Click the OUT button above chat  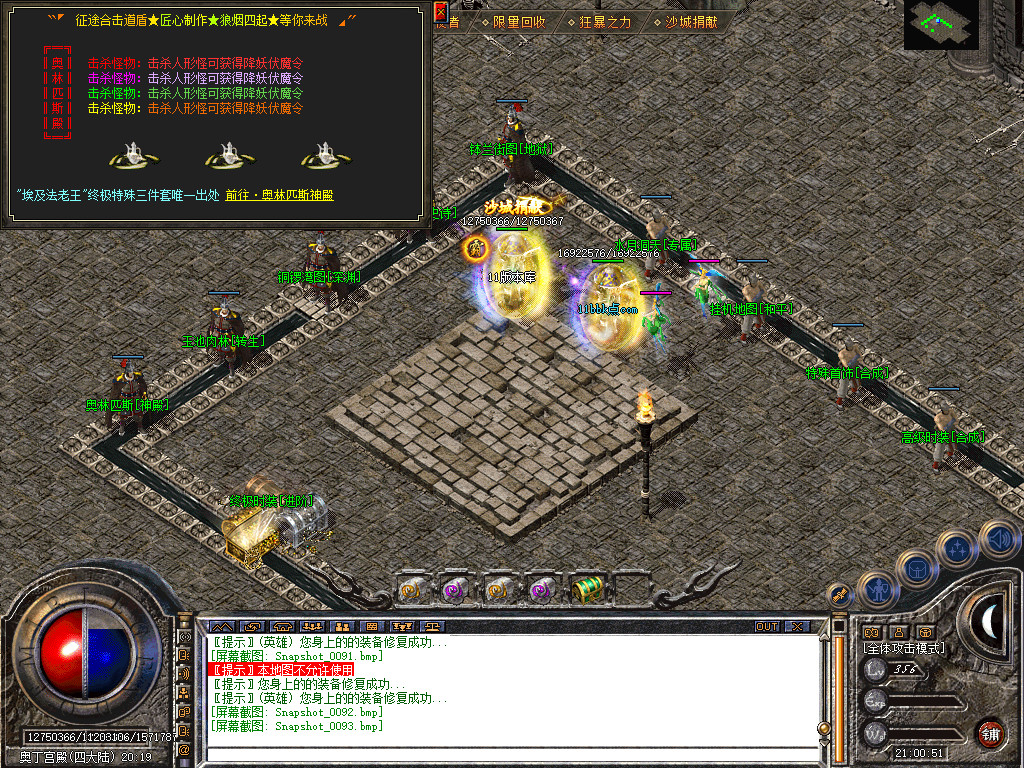[766, 627]
